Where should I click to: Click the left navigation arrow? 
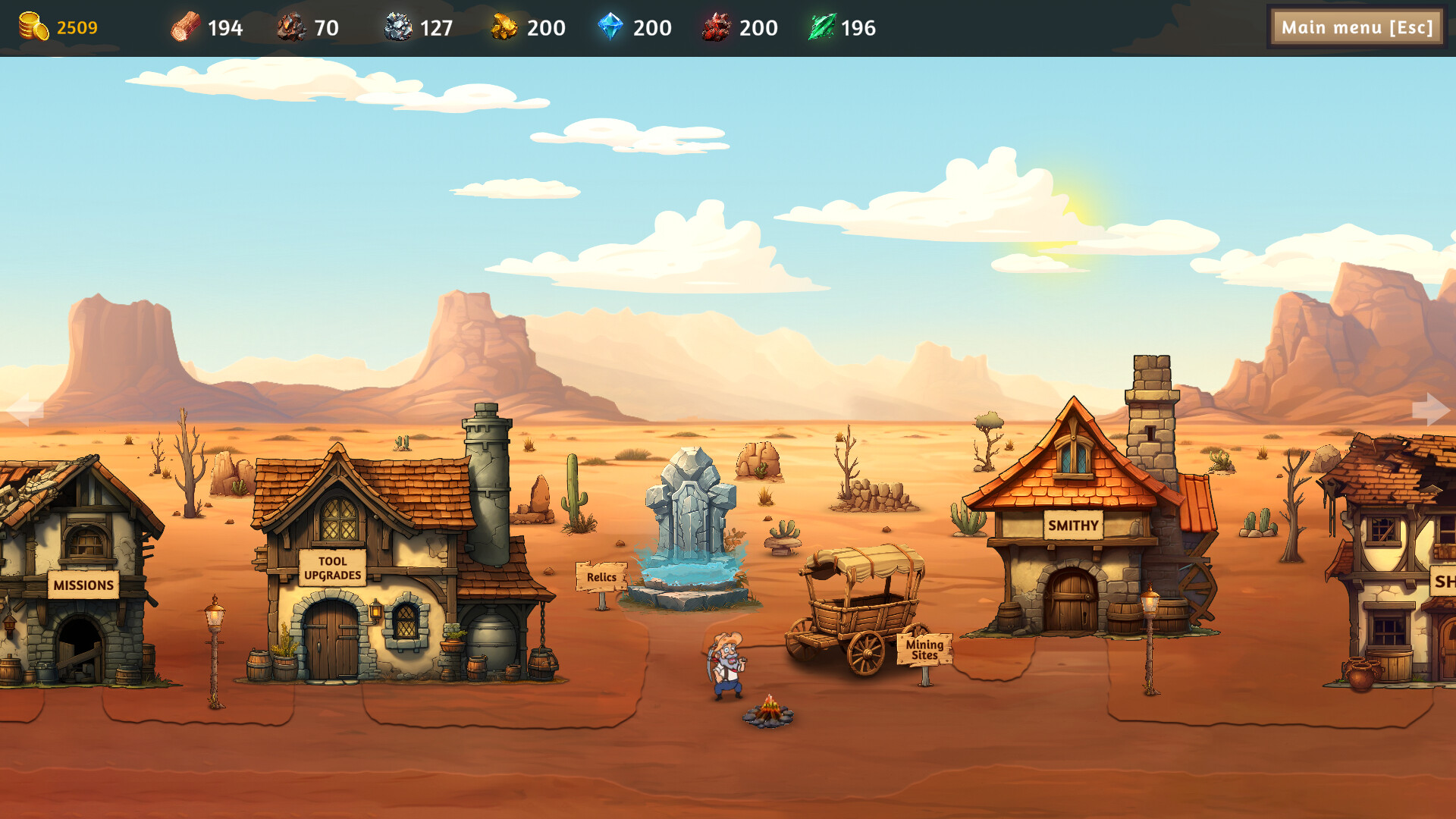coord(25,410)
